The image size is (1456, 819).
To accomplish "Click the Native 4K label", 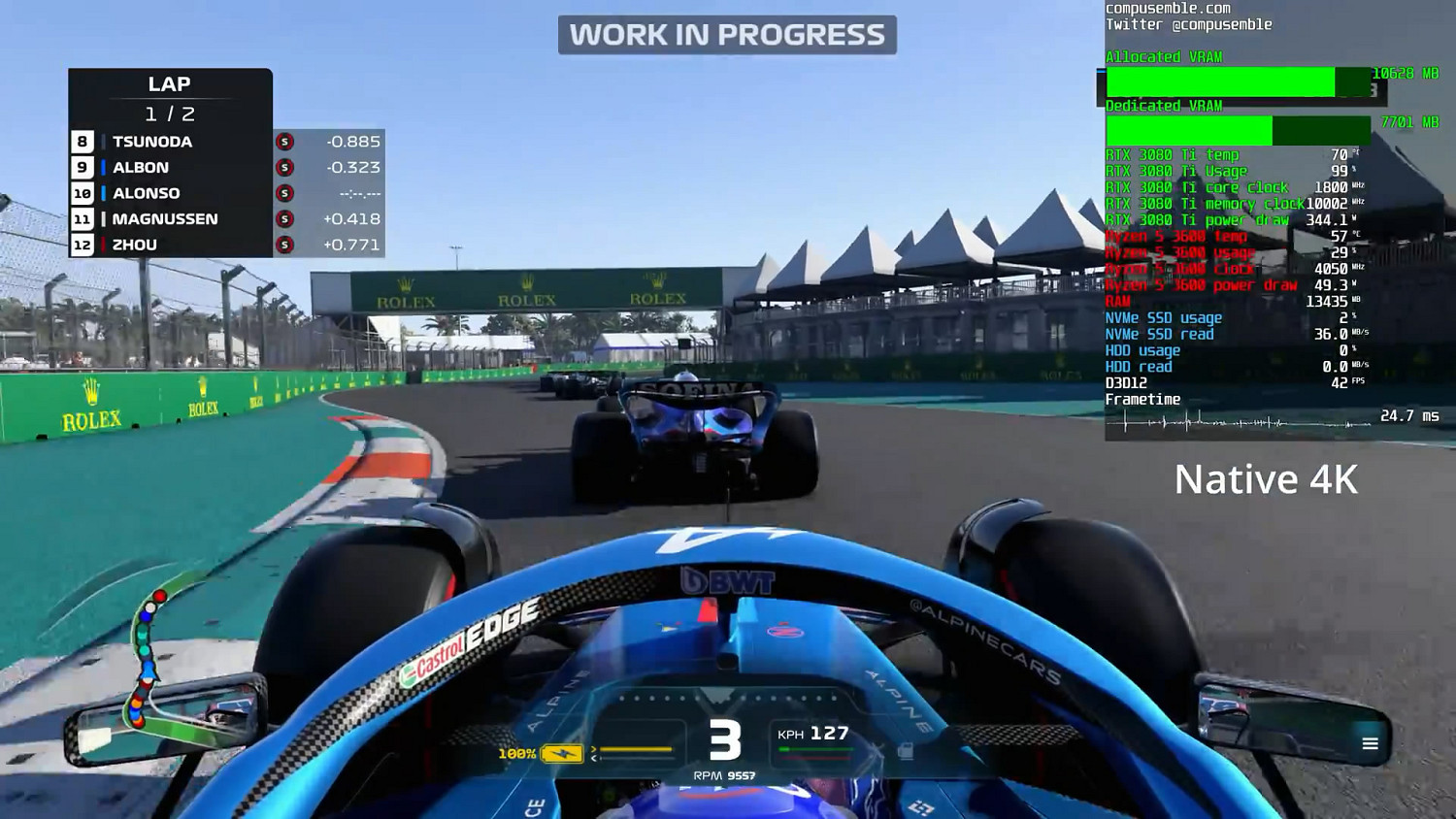I will click(x=1267, y=478).
